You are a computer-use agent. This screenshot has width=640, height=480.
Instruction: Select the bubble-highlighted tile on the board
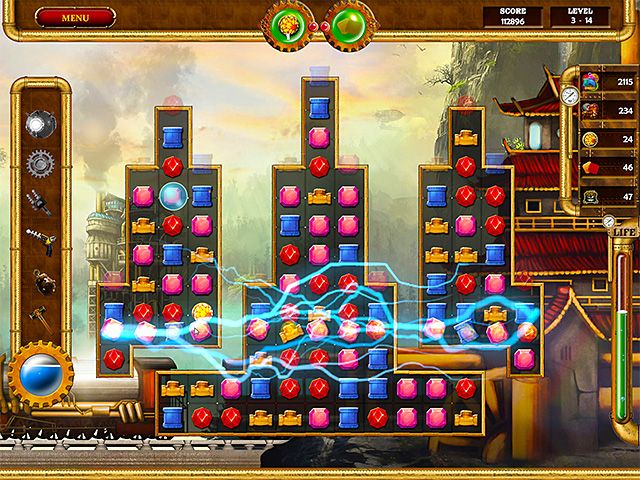173,195
